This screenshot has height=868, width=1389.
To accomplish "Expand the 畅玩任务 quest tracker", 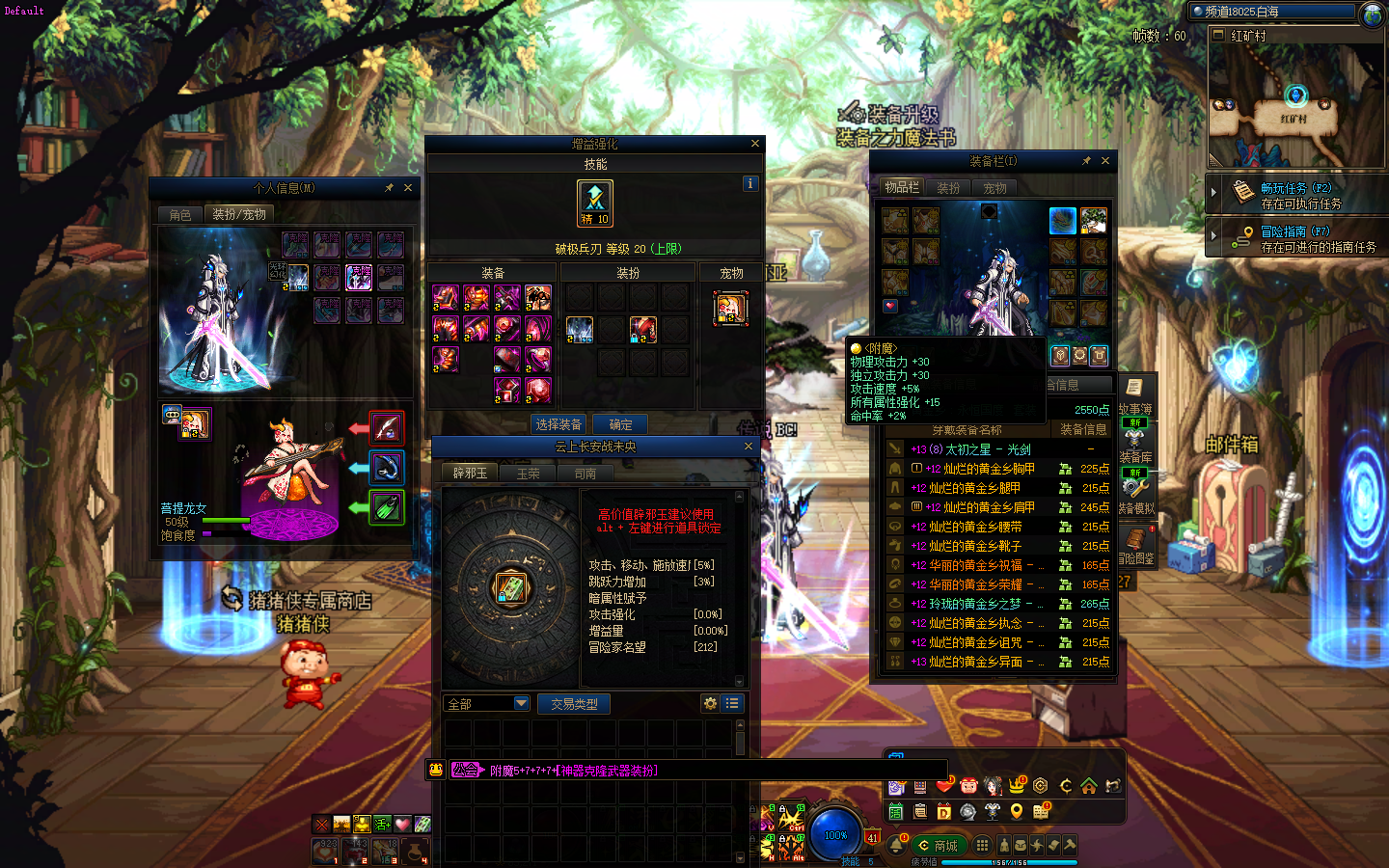I will (1214, 192).
